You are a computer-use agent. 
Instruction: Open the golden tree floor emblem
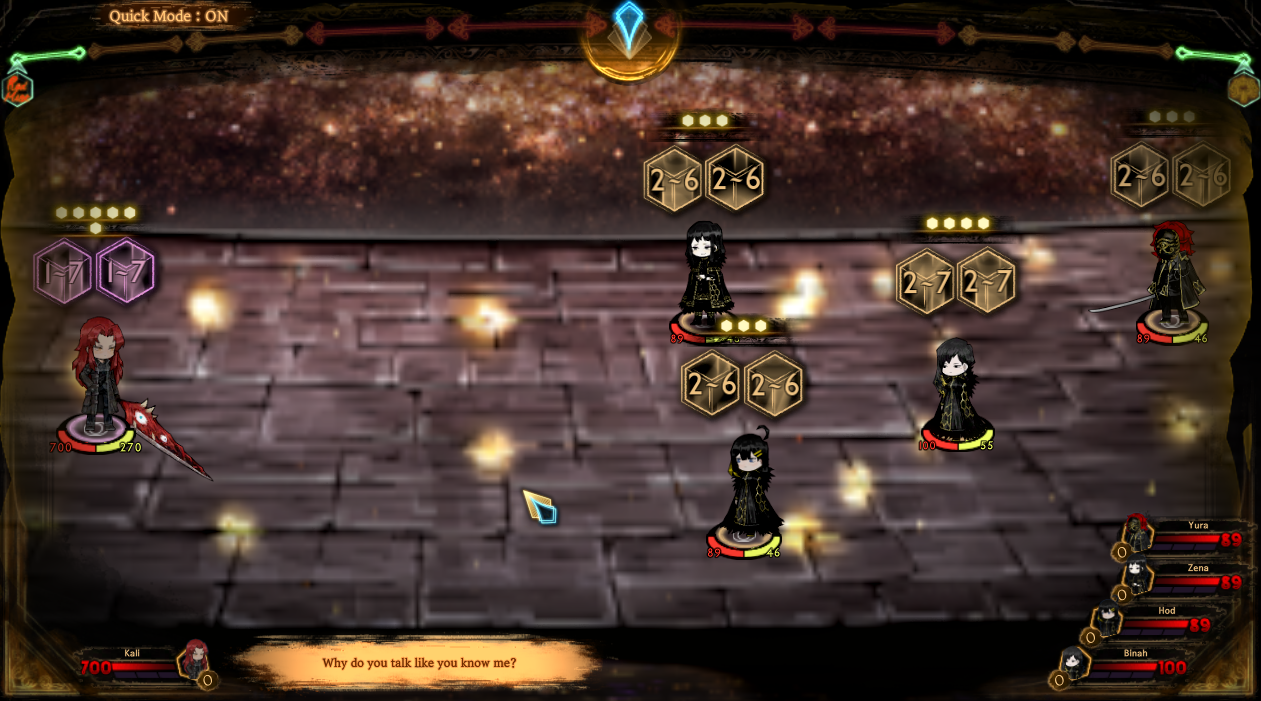point(1243,89)
